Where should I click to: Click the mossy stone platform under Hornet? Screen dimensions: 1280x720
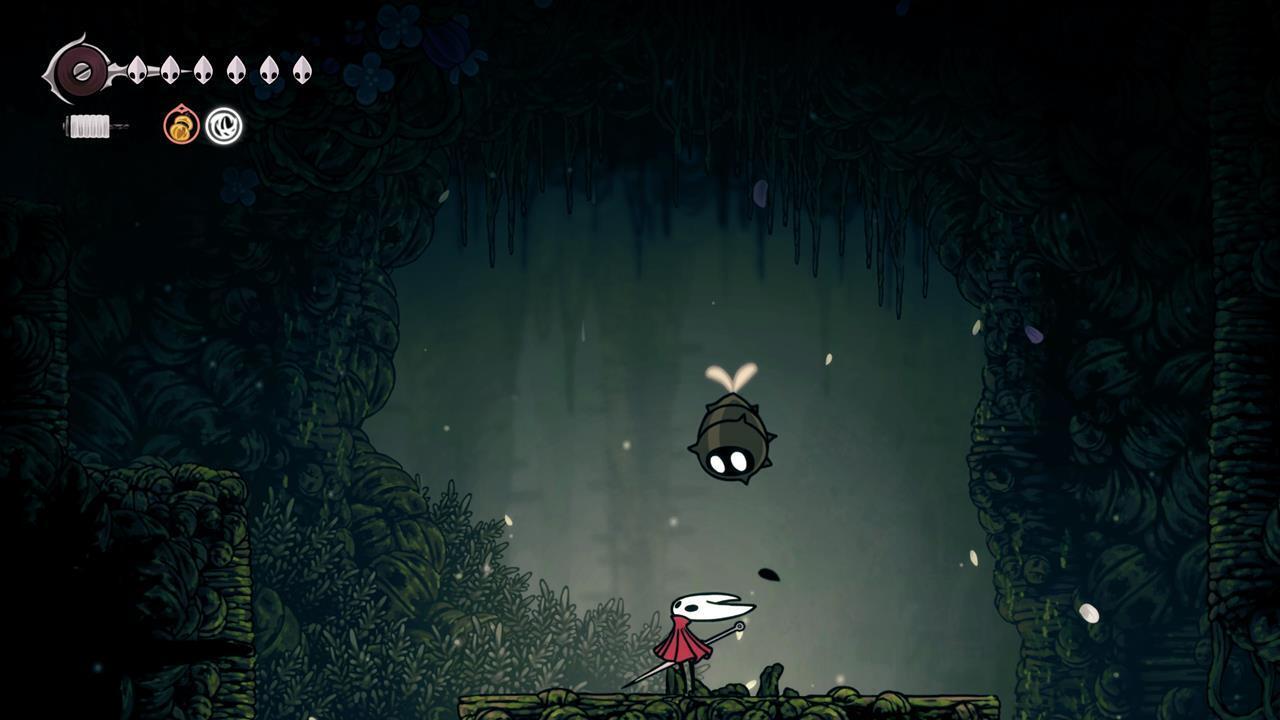tap(700, 705)
